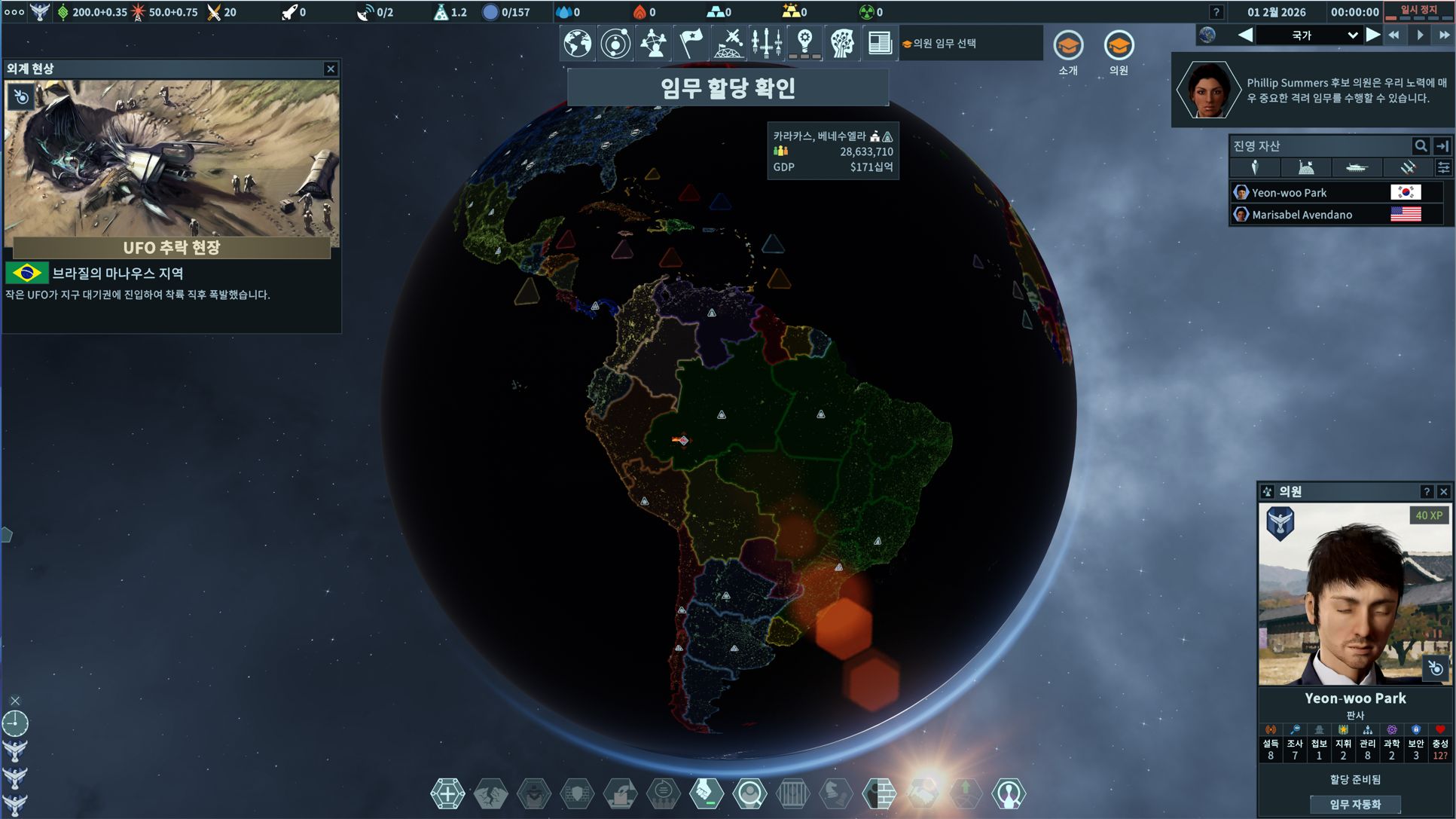
Task: Close the 의원 councilor panel
Action: (1443, 492)
